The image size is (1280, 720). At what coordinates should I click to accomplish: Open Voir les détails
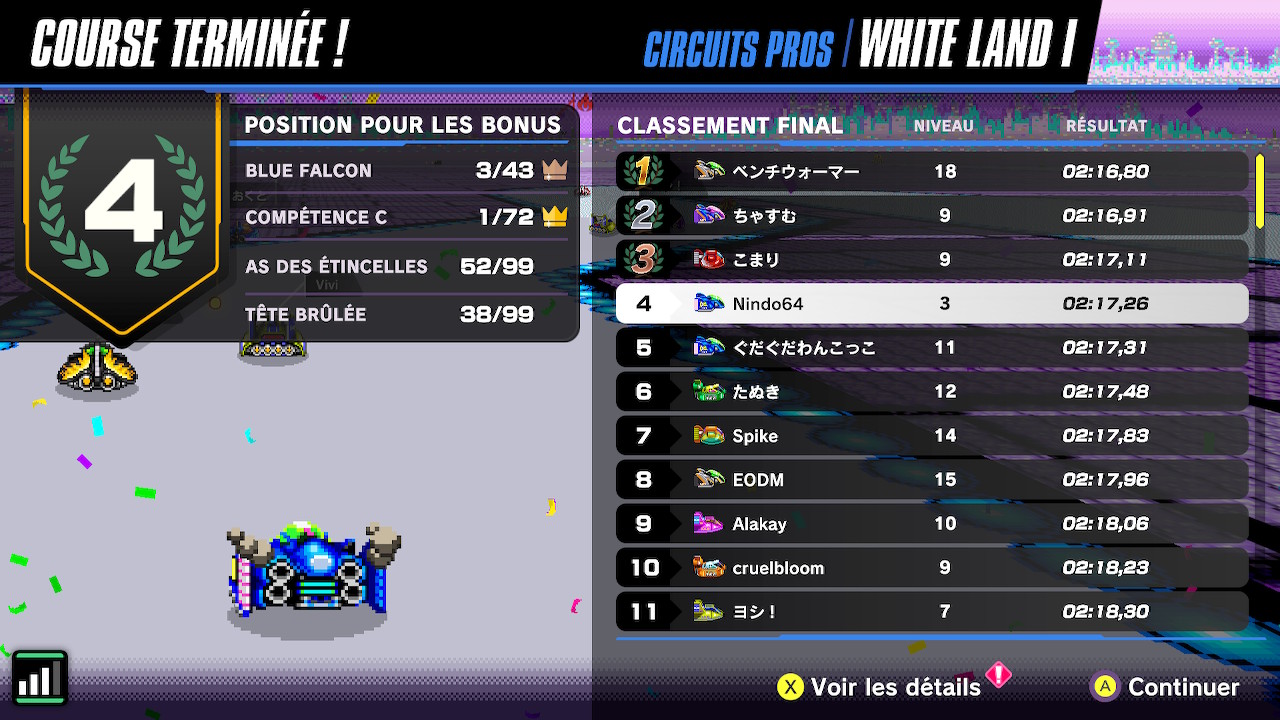(x=880, y=687)
